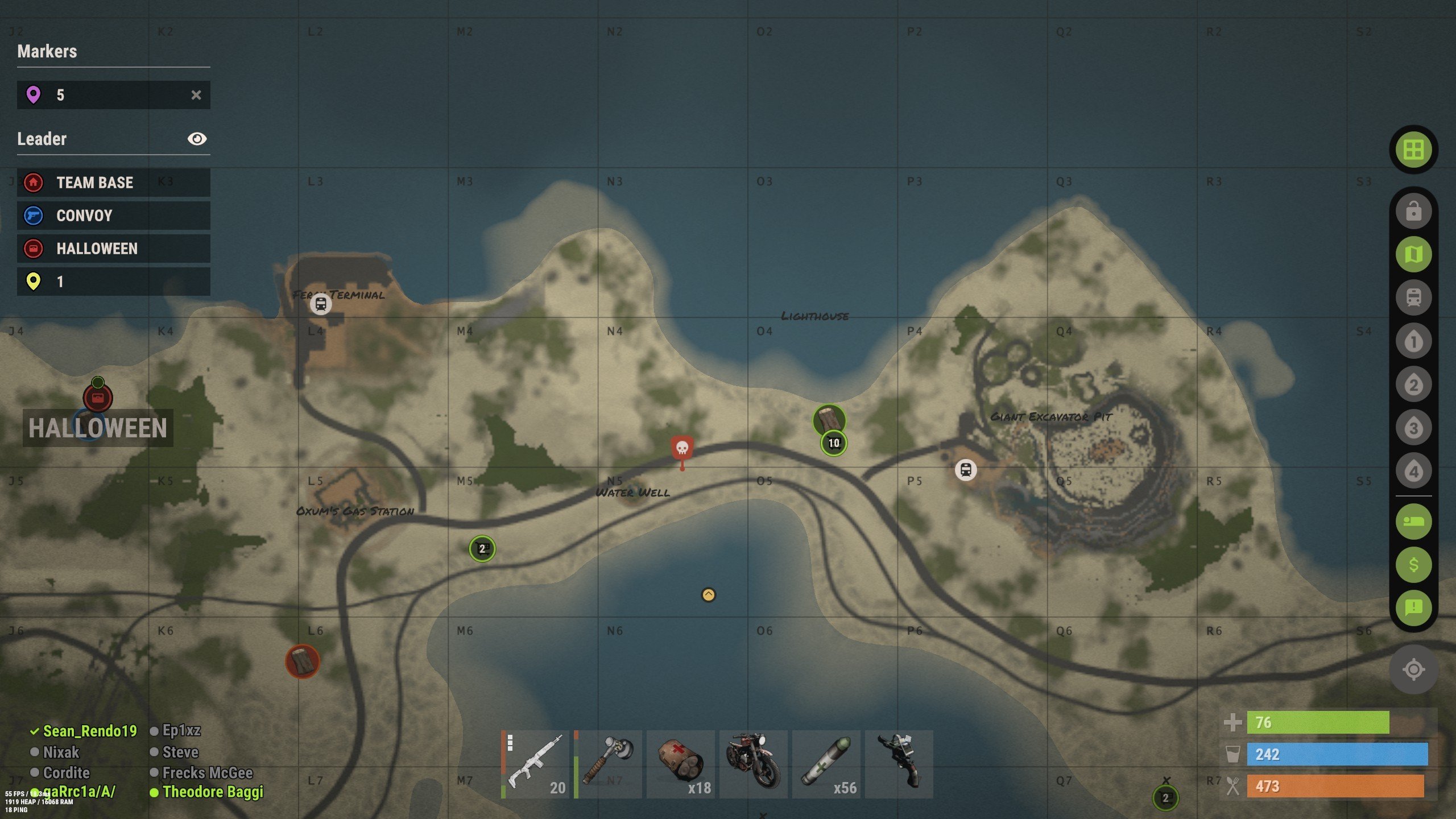
Task: Equip the hammer in the hotbar
Action: pyautogui.click(x=608, y=764)
